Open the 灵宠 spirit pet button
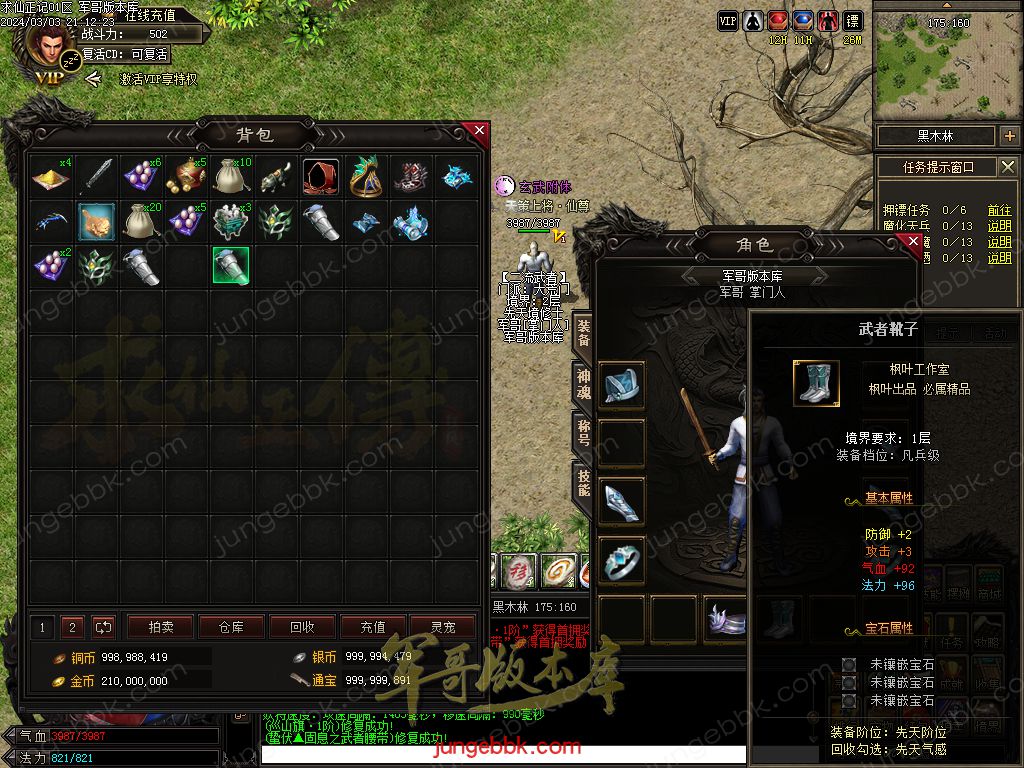1024x768 pixels. click(x=443, y=627)
